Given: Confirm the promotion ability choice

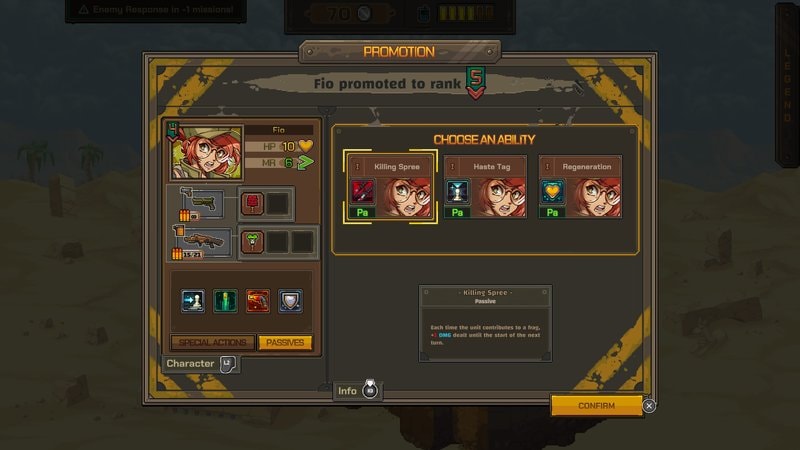Looking at the screenshot, I should click(x=596, y=405).
